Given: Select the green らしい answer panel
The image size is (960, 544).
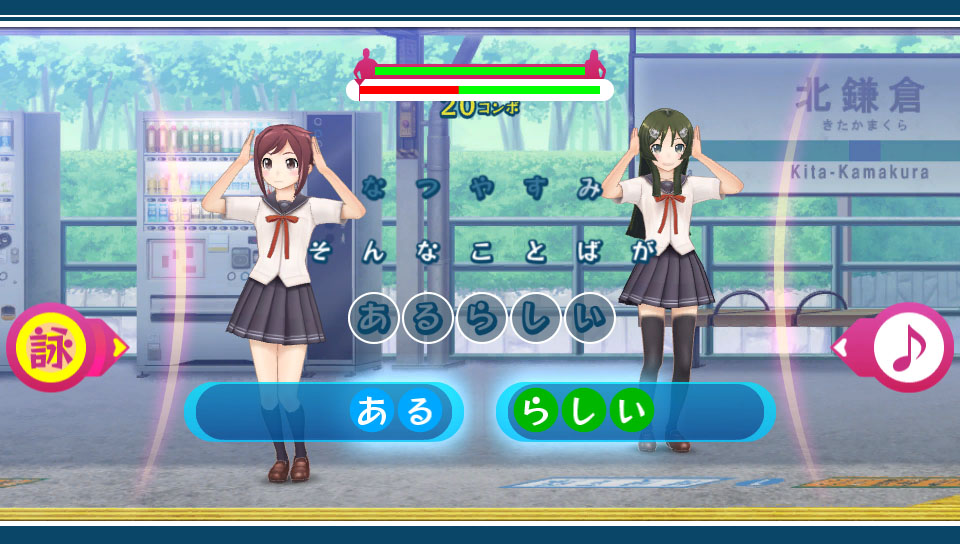Looking at the screenshot, I should point(635,412).
